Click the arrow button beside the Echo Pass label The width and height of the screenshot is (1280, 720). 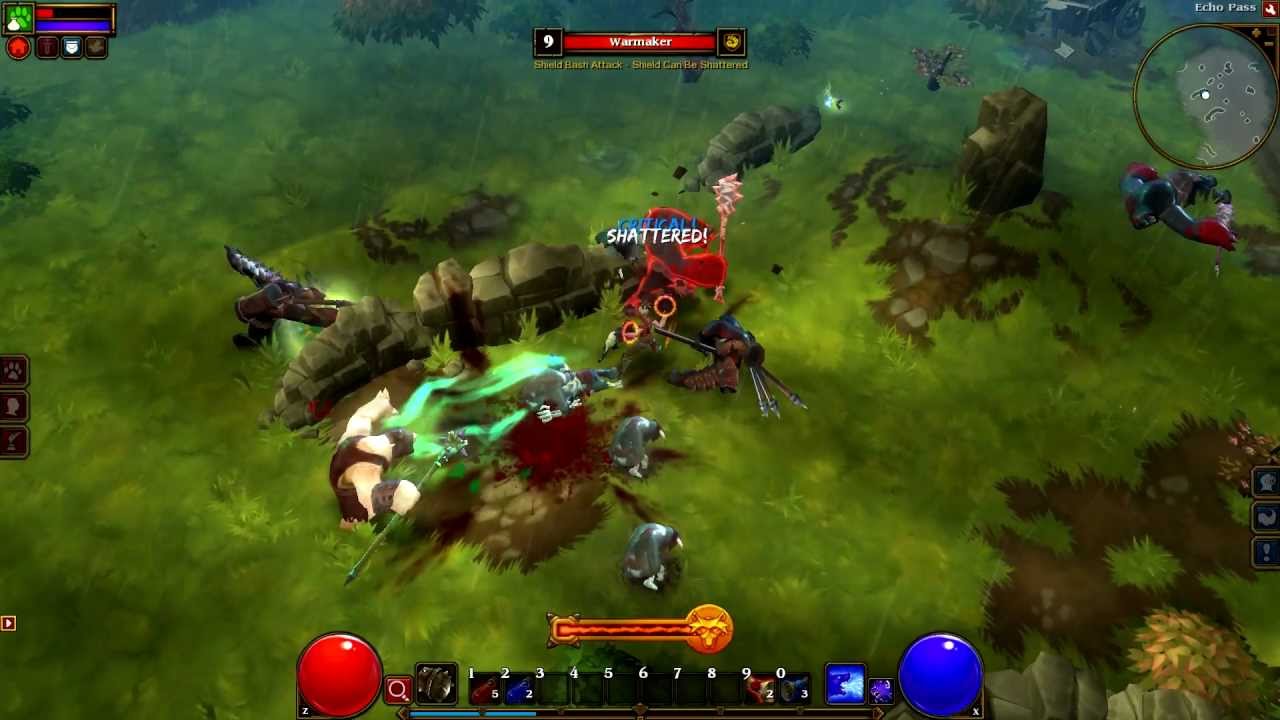pos(1270,8)
